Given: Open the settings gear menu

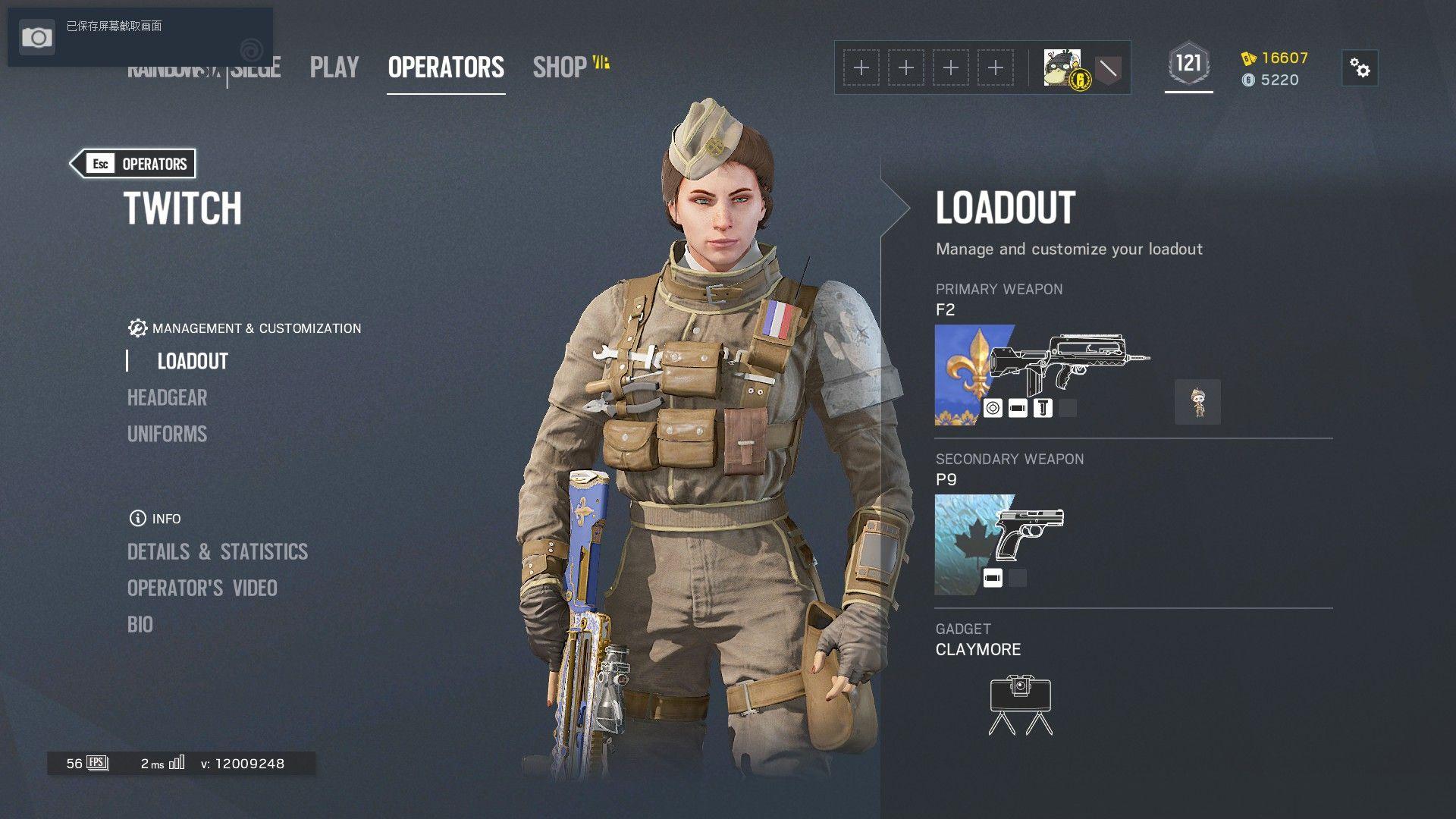Looking at the screenshot, I should (1360, 68).
